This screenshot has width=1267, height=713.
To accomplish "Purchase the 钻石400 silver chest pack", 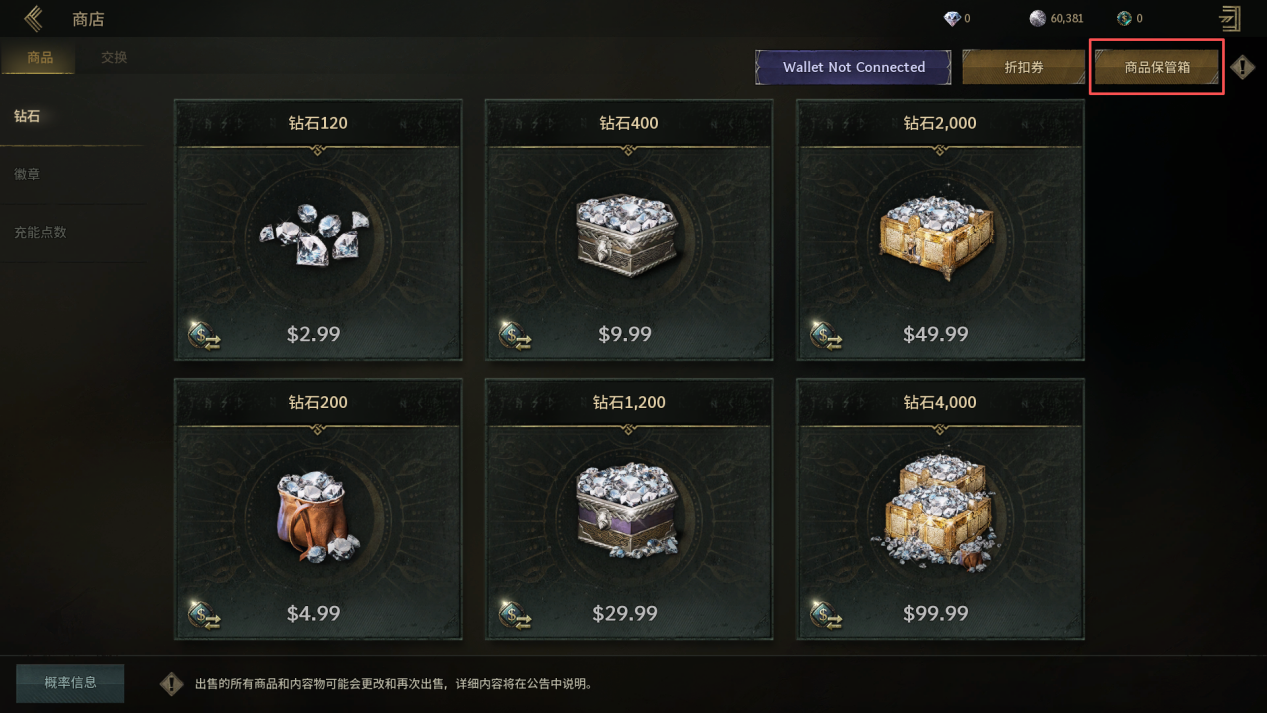I will (x=628, y=230).
